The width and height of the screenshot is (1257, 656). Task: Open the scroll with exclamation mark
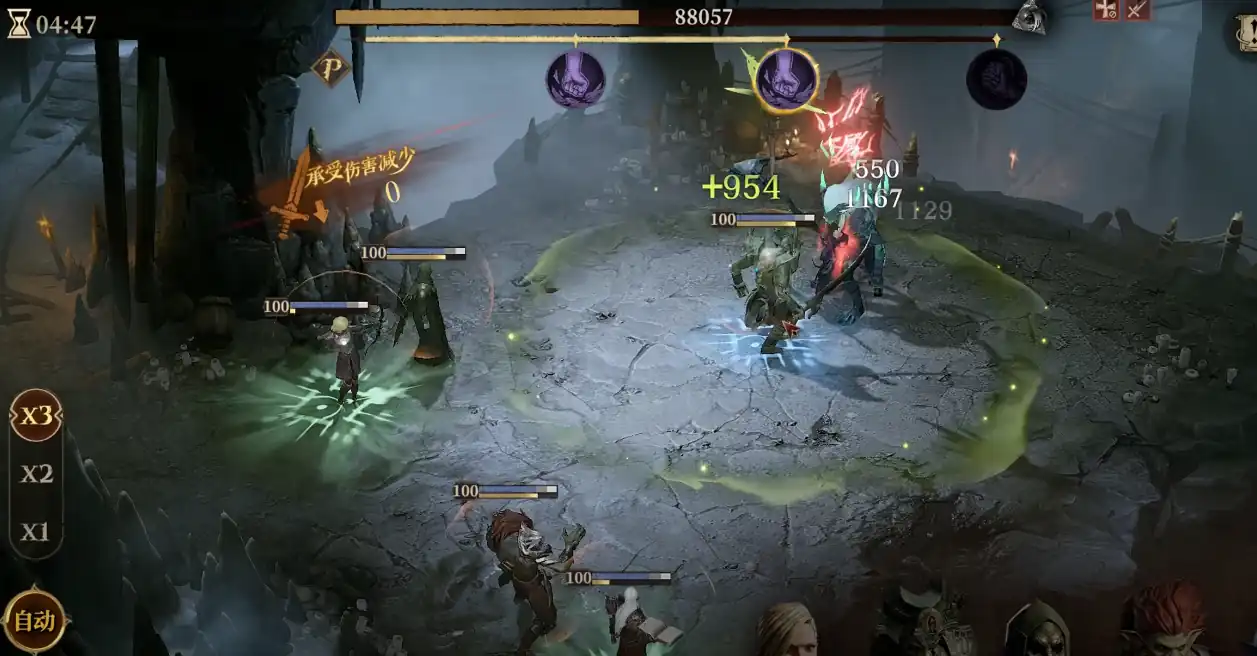point(1245,33)
